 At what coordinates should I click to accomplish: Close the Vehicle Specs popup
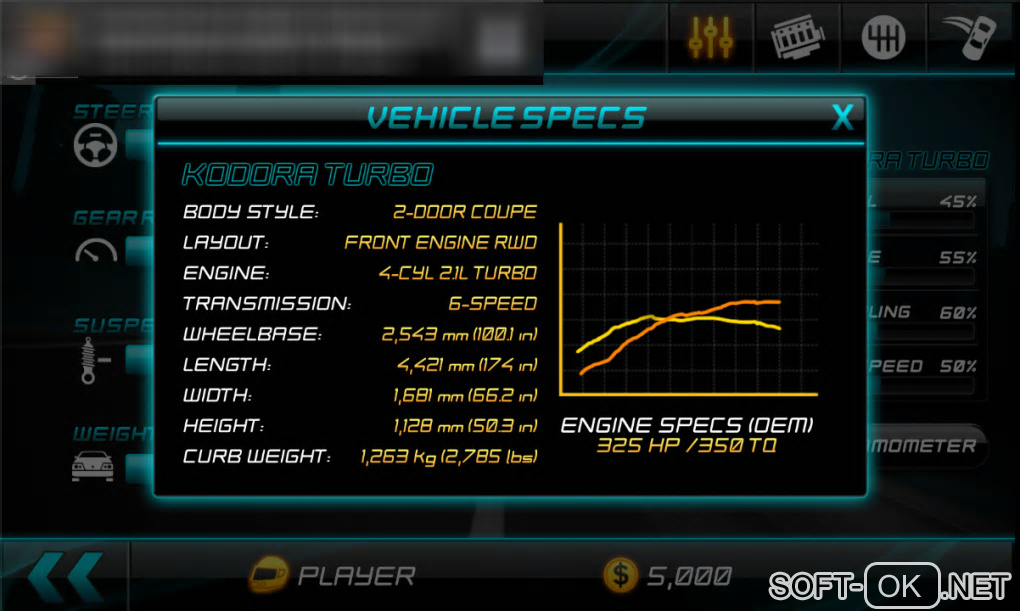843,118
